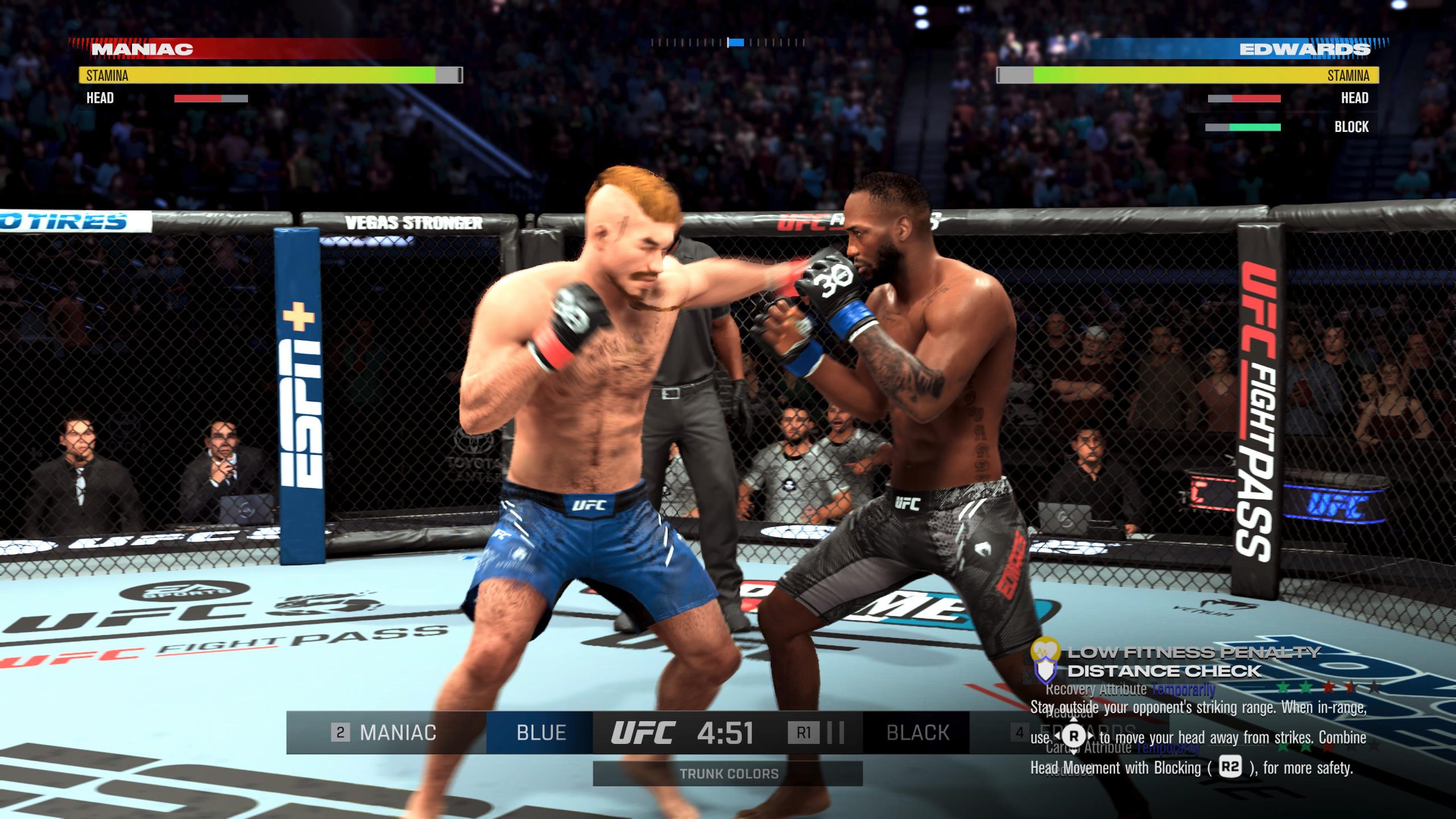Open the Trunk Colors banner
Viewport: 1456px width, 819px height.
click(x=727, y=773)
